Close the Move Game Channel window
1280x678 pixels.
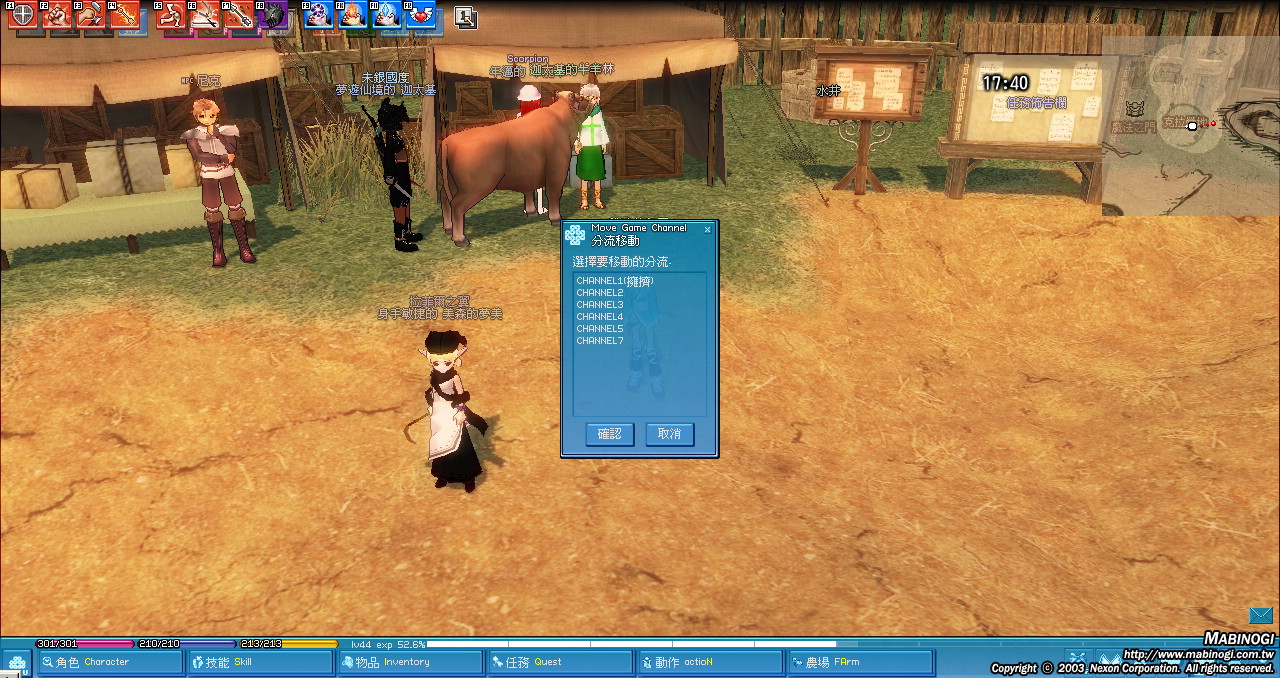coord(707,229)
